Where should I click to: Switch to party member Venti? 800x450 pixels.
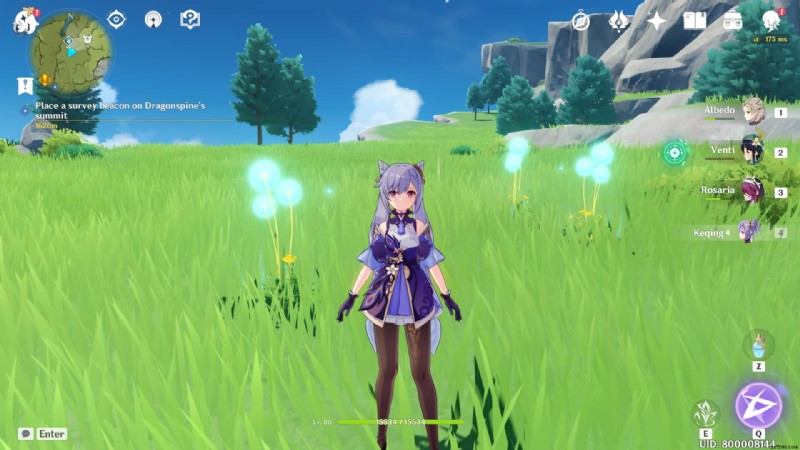(x=751, y=152)
